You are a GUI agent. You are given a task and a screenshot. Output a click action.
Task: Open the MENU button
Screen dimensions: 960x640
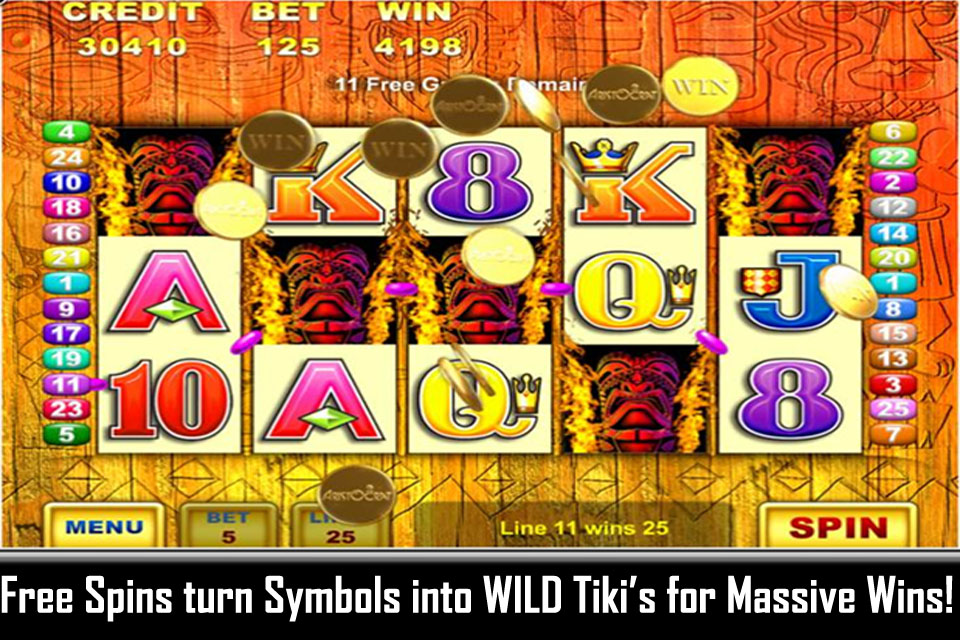coord(103,526)
